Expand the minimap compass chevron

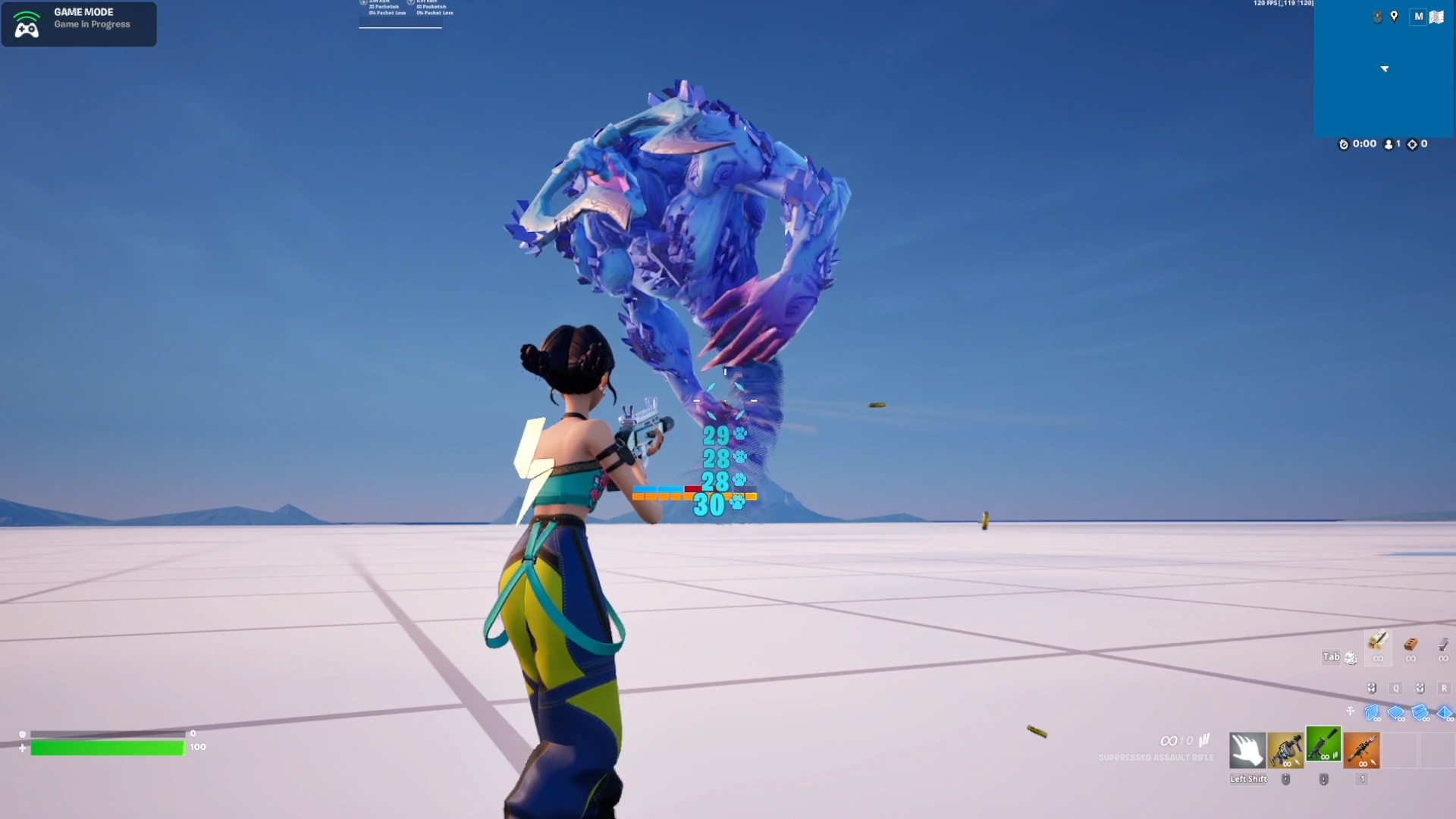[x=1385, y=68]
